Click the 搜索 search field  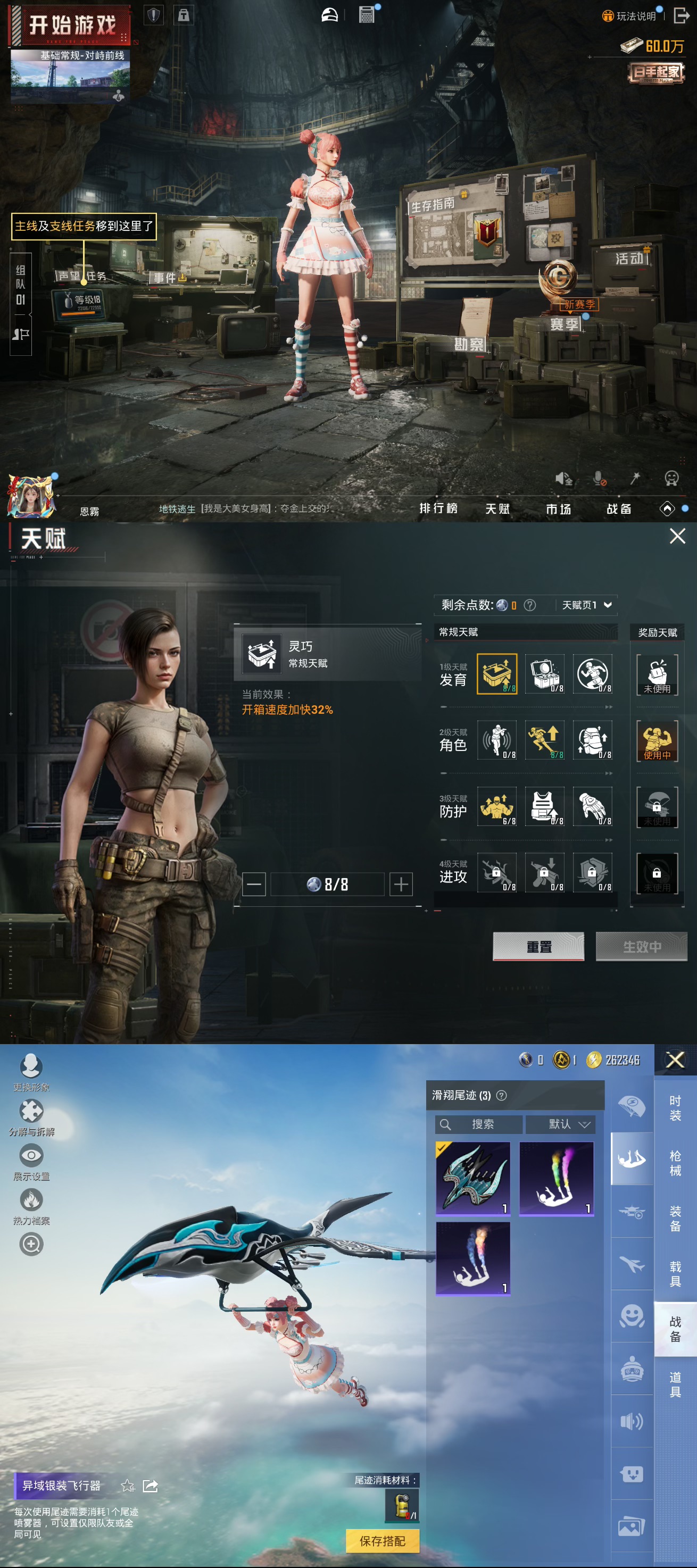point(479,1124)
